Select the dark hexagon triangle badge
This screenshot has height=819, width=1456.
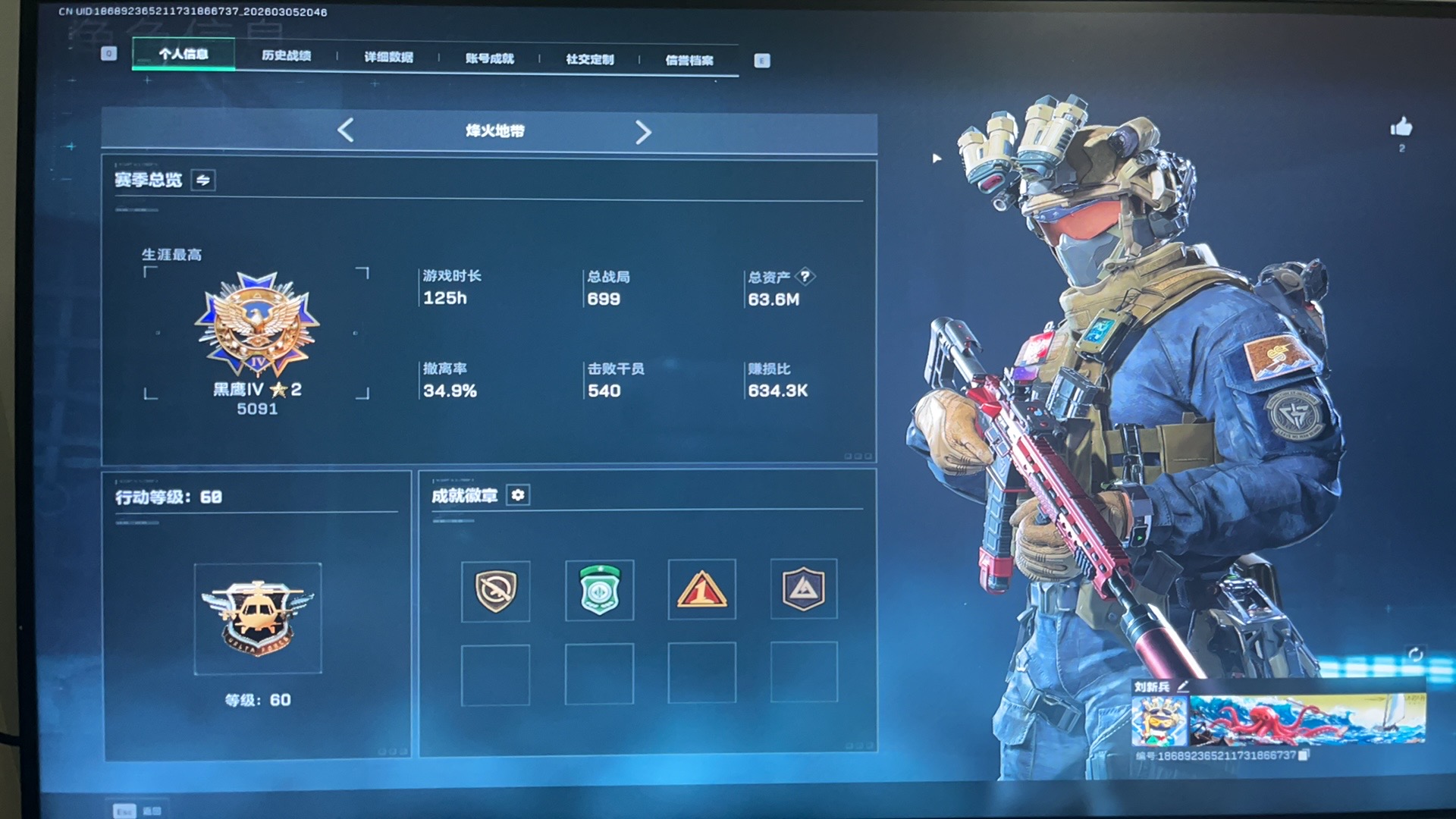pyautogui.click(x=803, y=588)
